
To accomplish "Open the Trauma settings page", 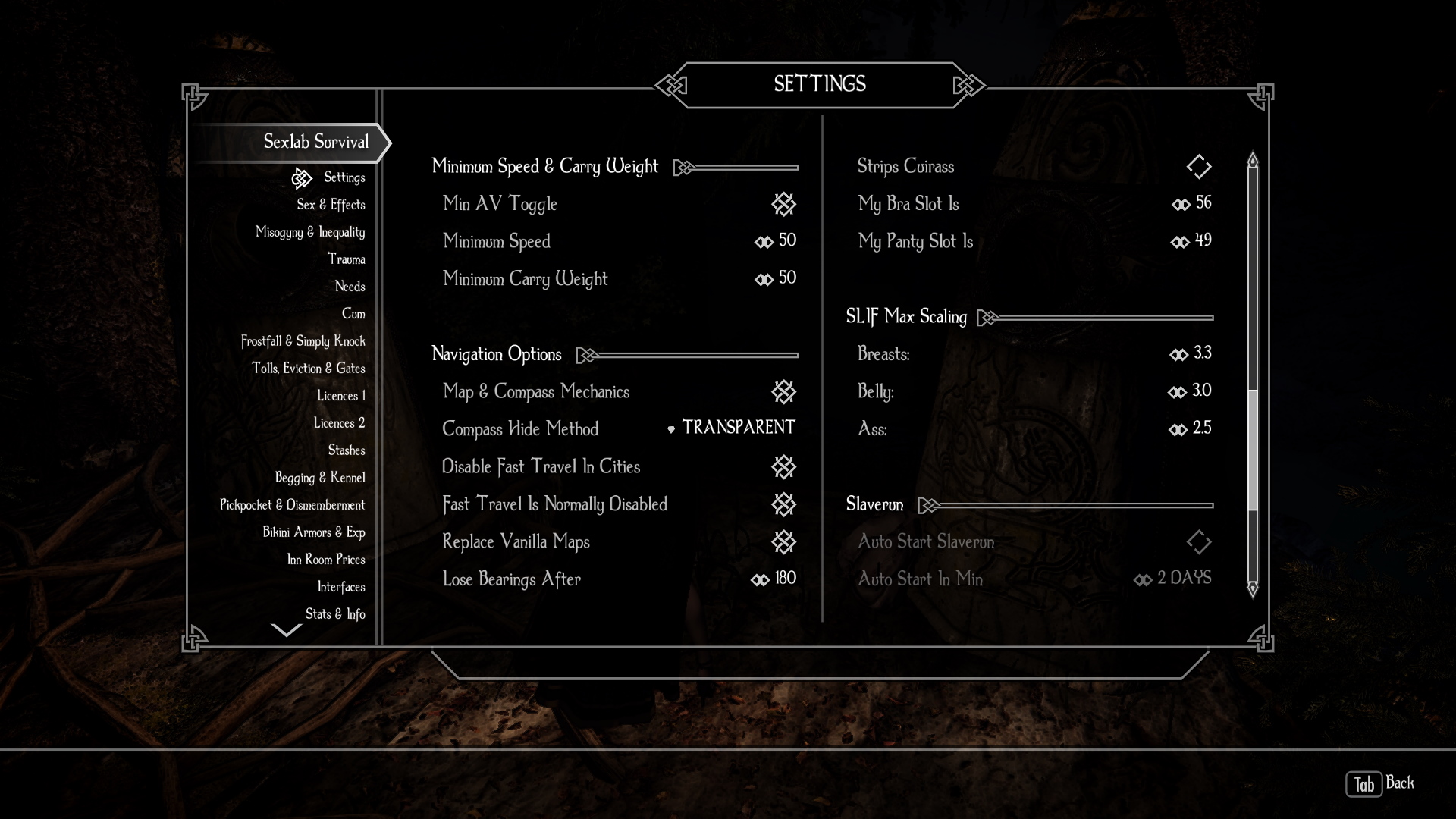I will point(346,259).
